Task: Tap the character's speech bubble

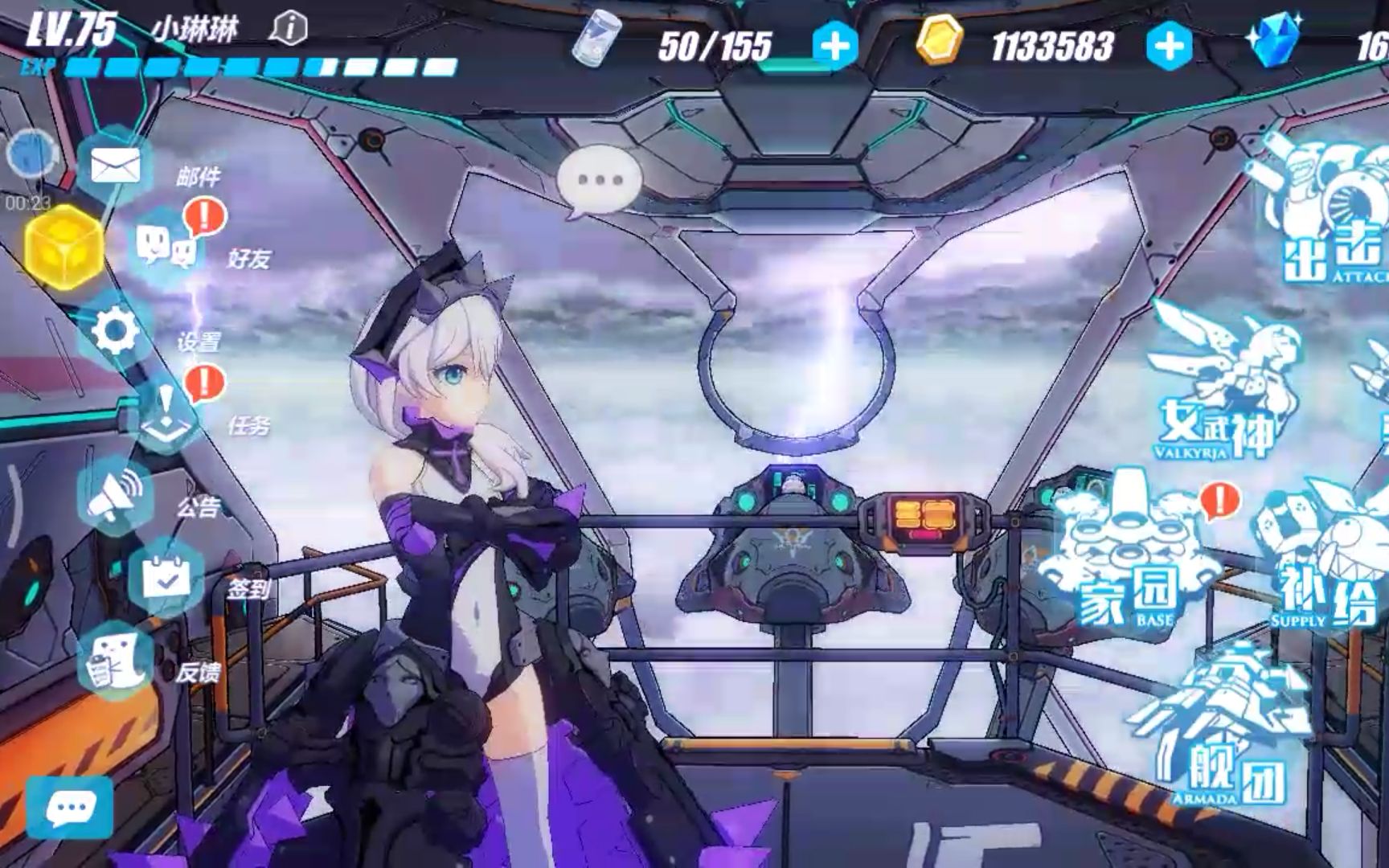Action: 600,182
